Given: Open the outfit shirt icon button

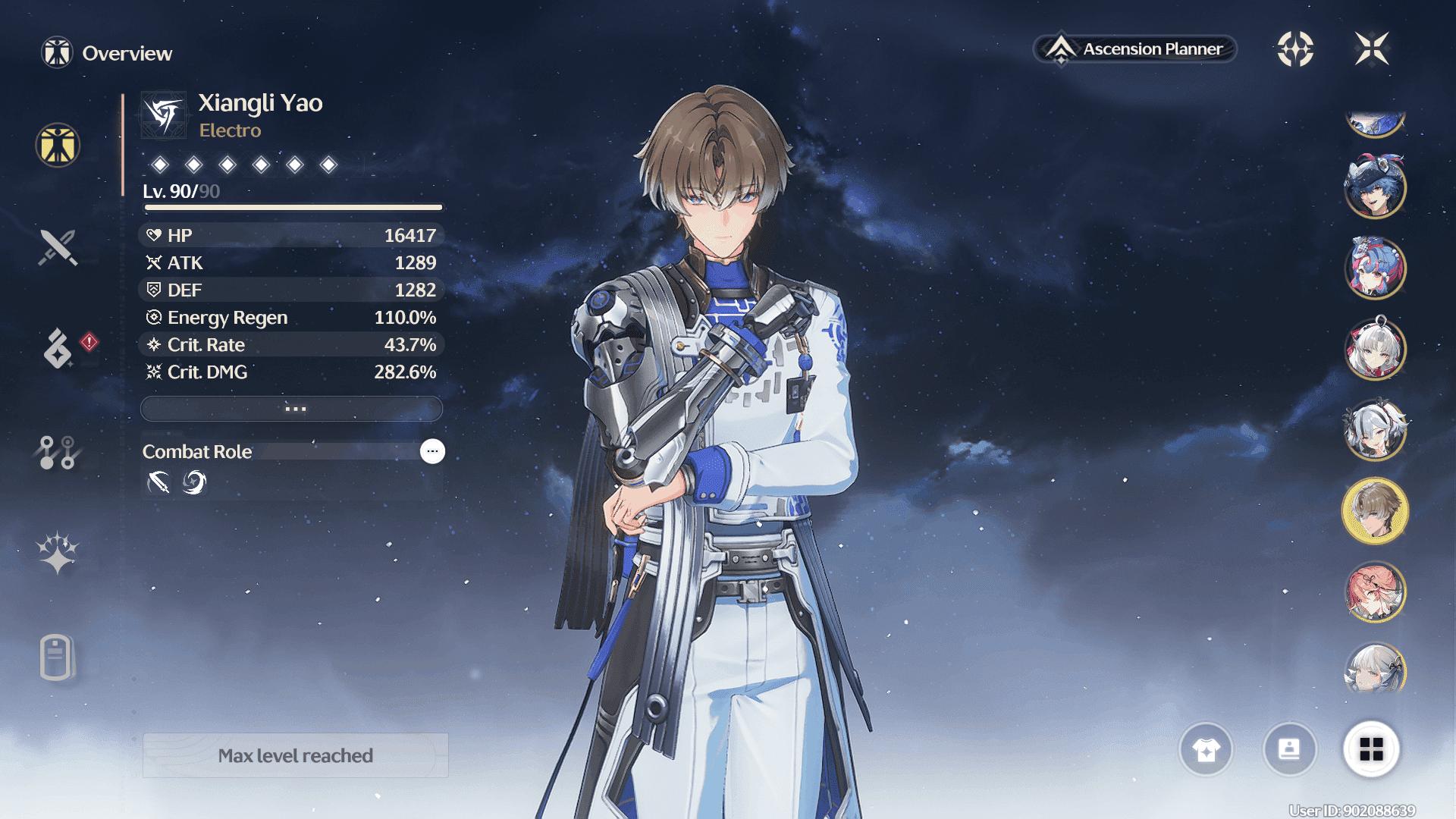Looking at the screenshot, I should pos(1206,750).
